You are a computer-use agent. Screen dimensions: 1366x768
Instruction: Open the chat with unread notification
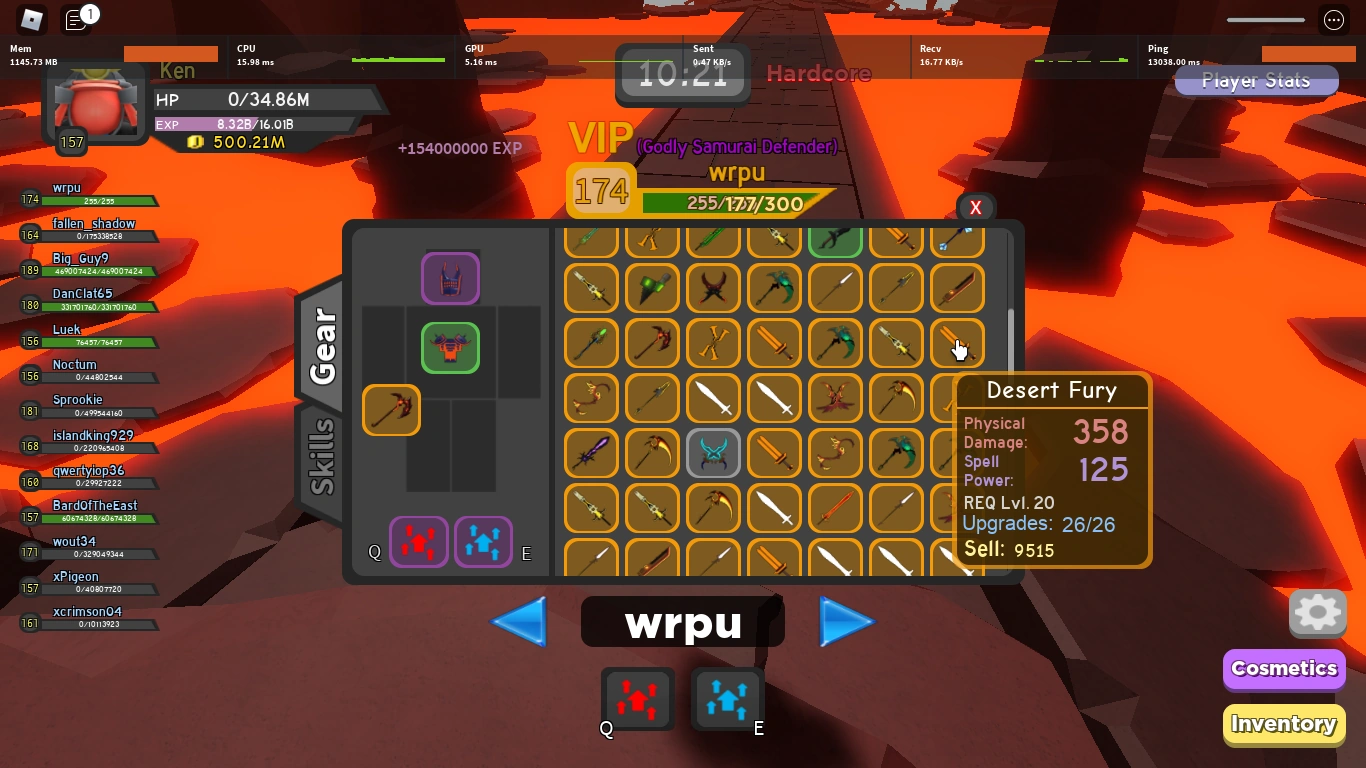pyautogui.click(x=75, y=20)
